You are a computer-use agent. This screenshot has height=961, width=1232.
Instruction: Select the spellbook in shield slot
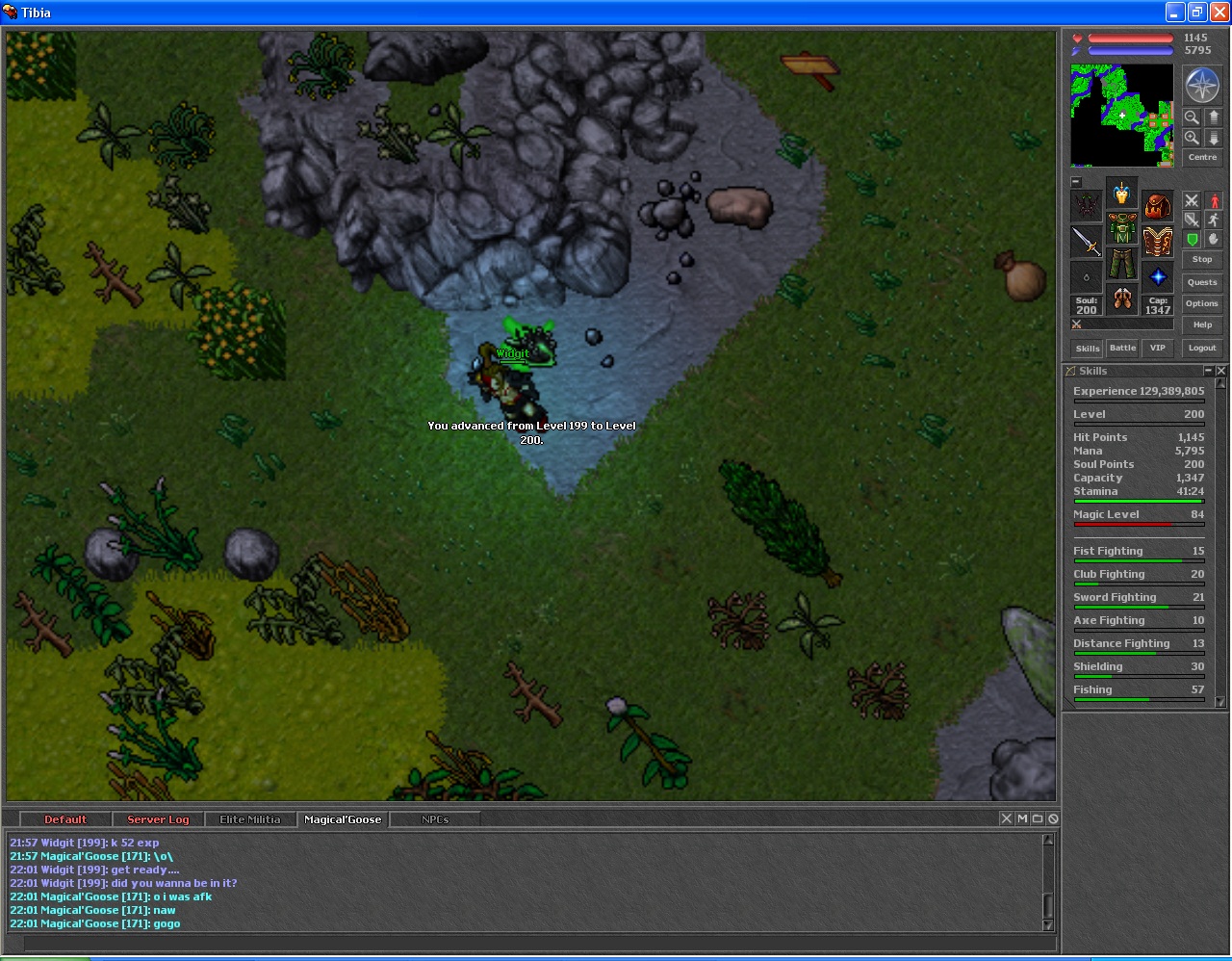click(1157, 241)
